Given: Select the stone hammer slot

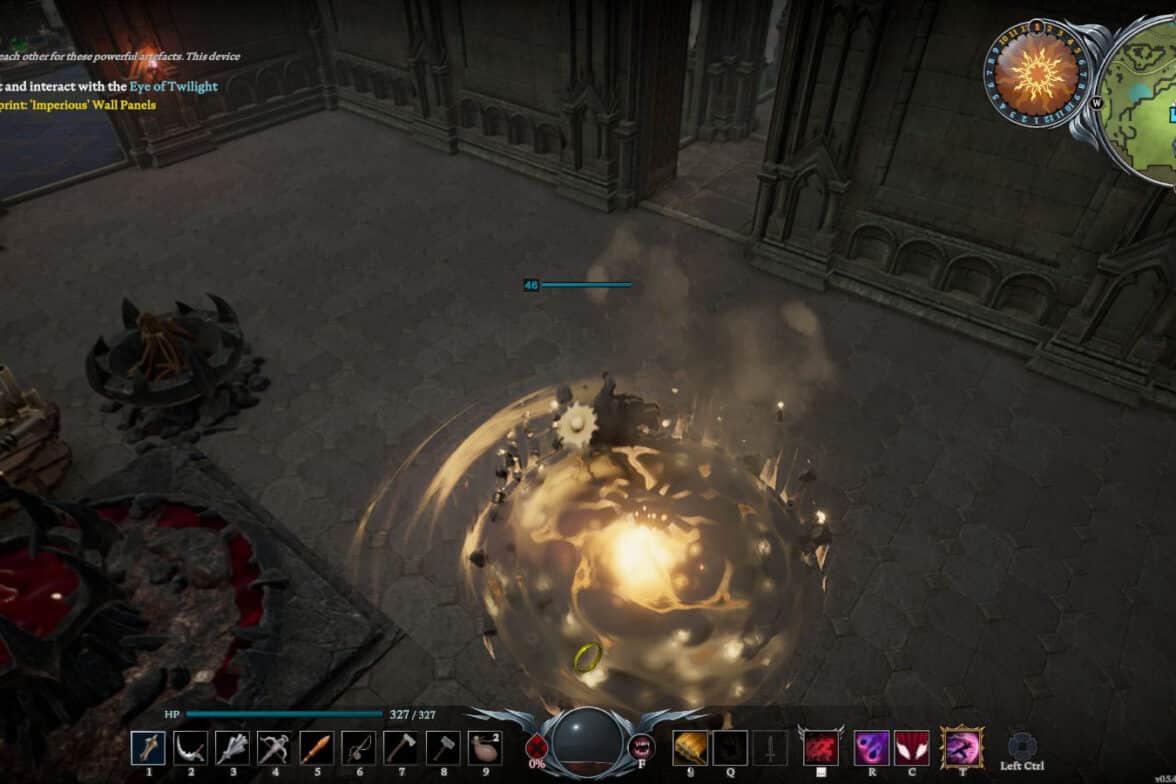Looking at the screenshot, I should (443, 748).
